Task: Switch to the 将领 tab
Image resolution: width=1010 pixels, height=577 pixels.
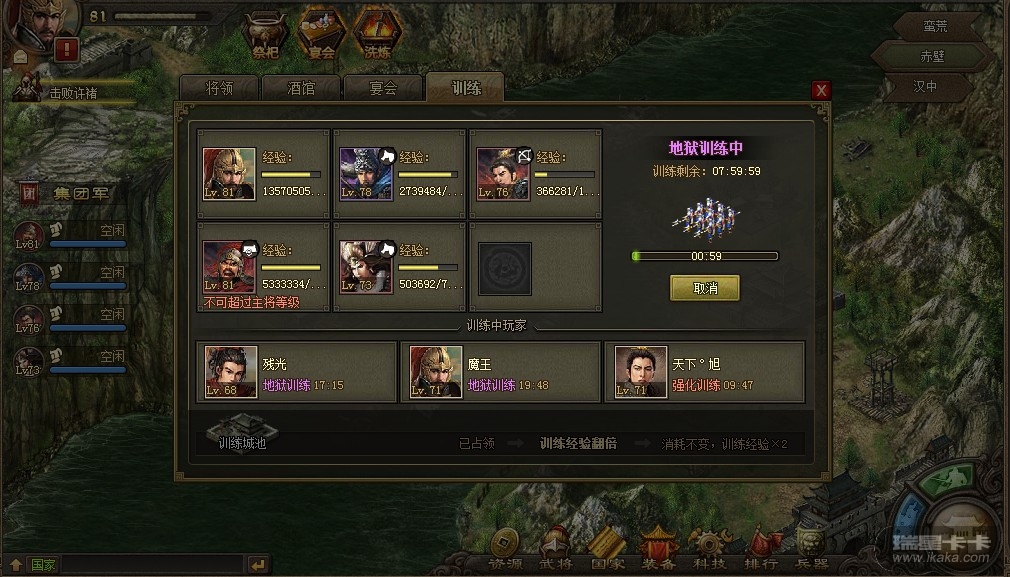Action: pos(219,88)
